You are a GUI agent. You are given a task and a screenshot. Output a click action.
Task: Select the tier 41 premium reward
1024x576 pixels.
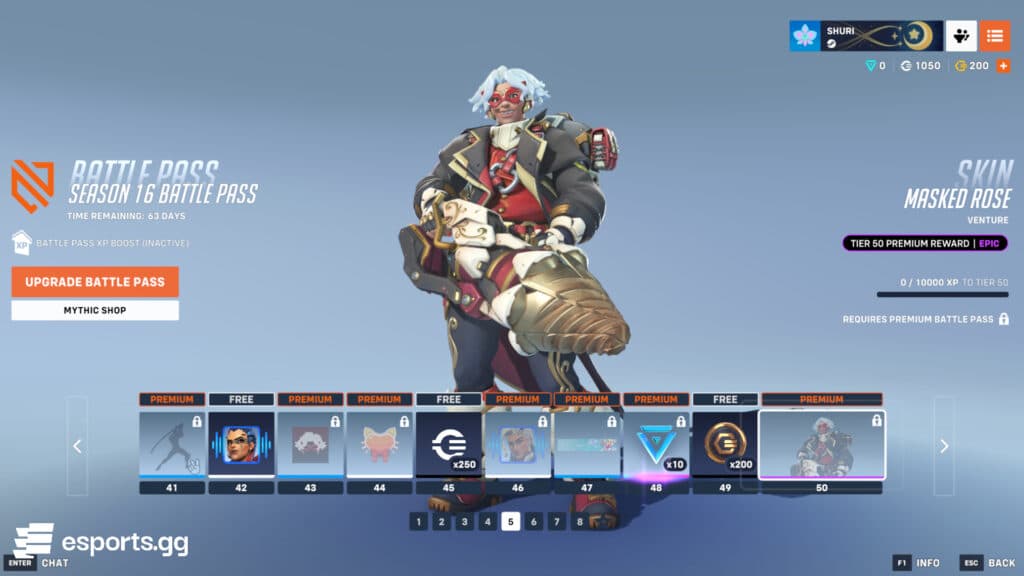172,444
